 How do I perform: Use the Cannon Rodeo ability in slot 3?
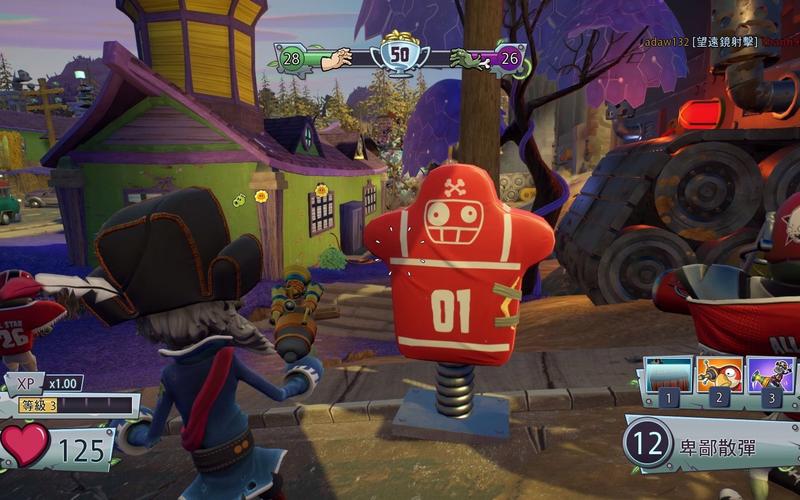coord(770,376)
